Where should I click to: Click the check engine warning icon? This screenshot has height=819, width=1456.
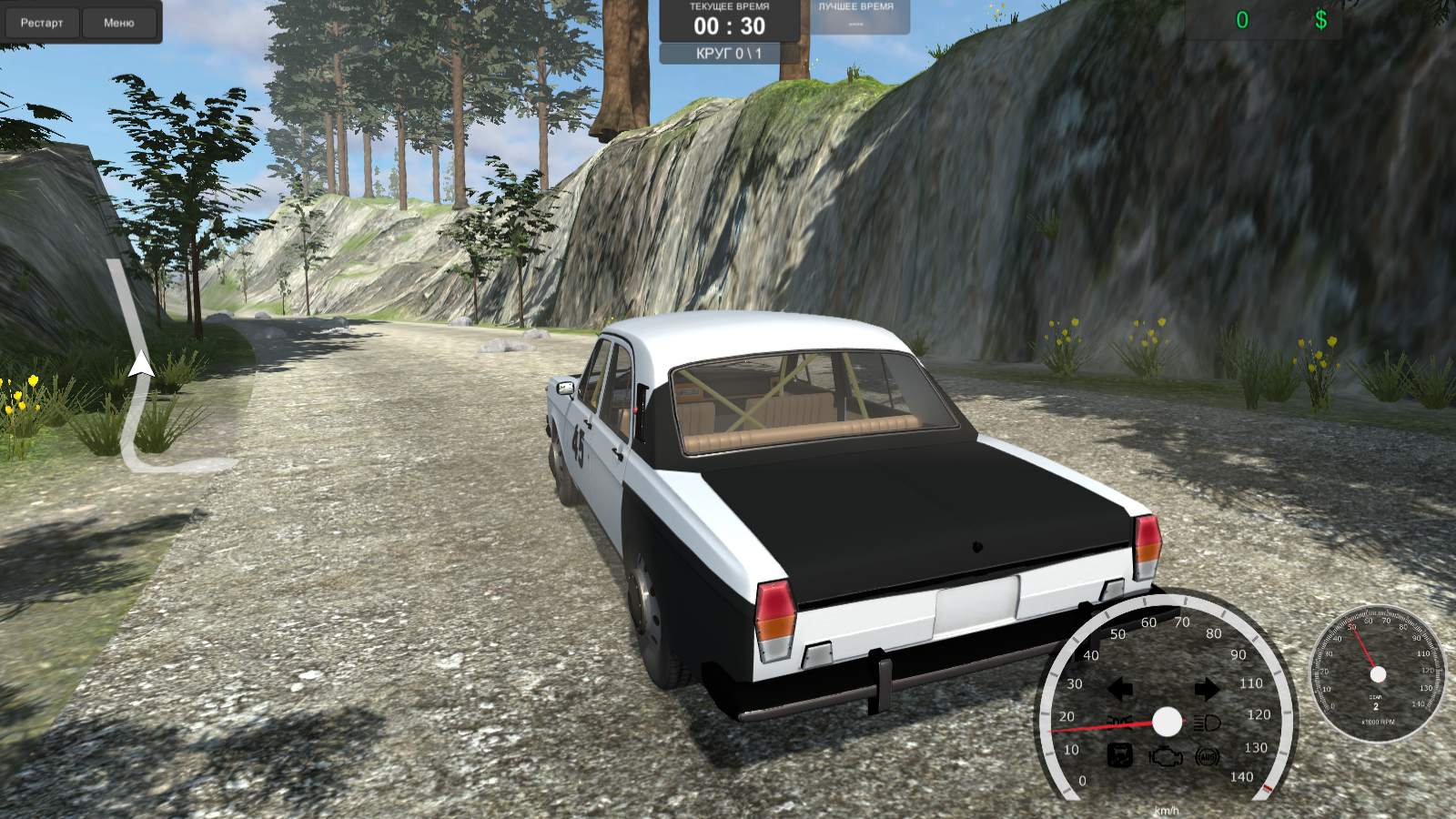pos(1165,755)
